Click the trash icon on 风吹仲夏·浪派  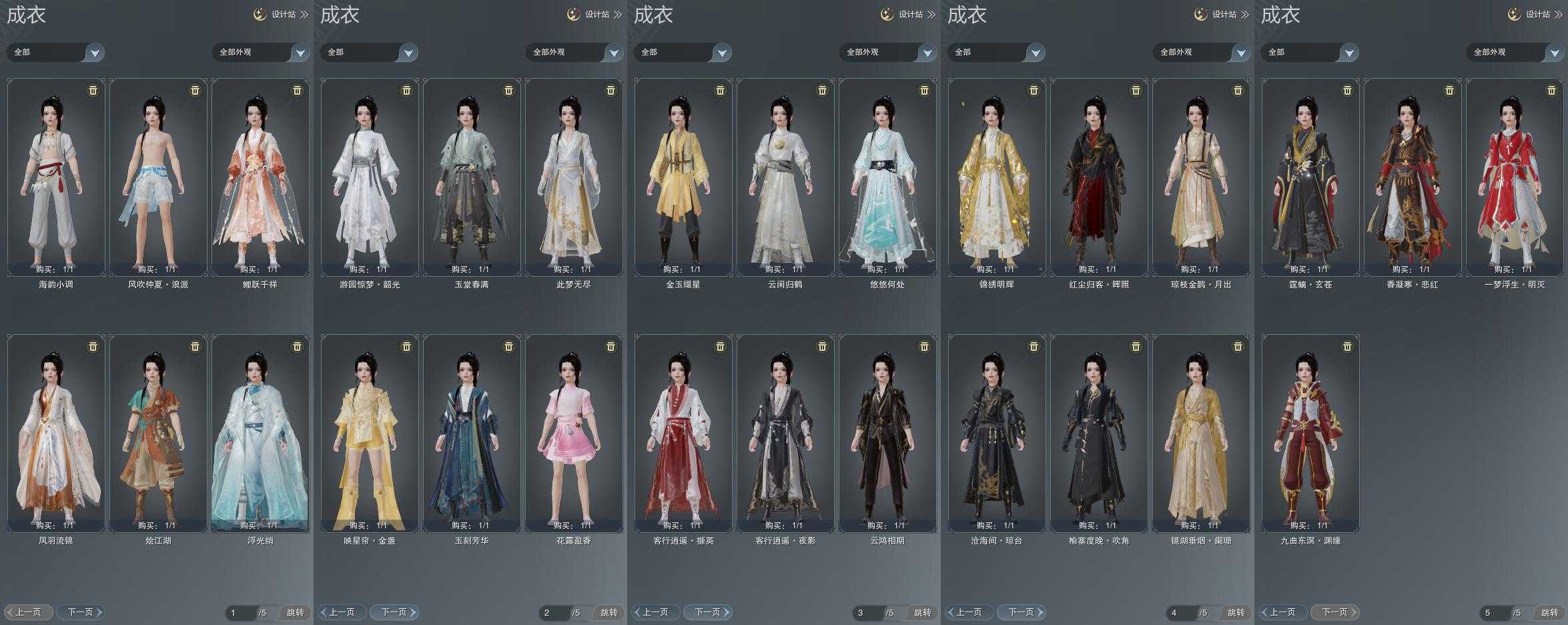(195, 91)
